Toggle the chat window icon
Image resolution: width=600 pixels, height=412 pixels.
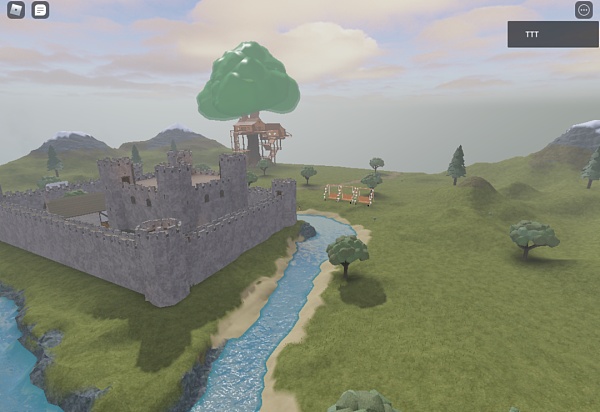40,10
